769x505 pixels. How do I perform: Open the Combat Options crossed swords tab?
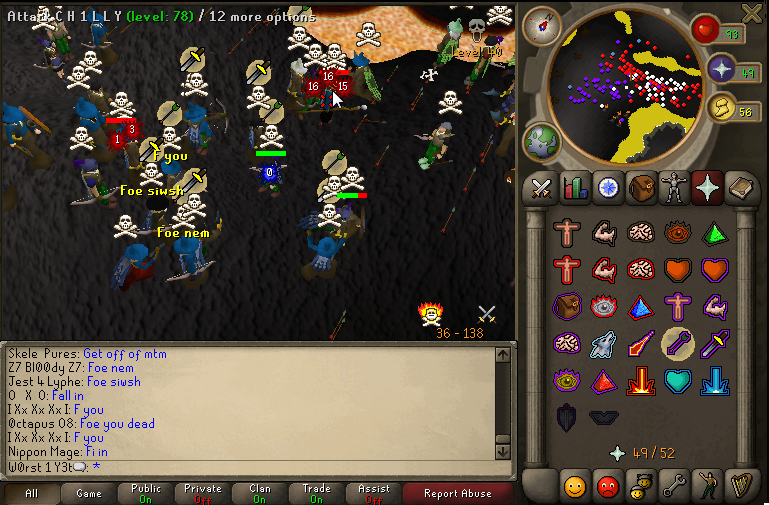pos(543,187)
